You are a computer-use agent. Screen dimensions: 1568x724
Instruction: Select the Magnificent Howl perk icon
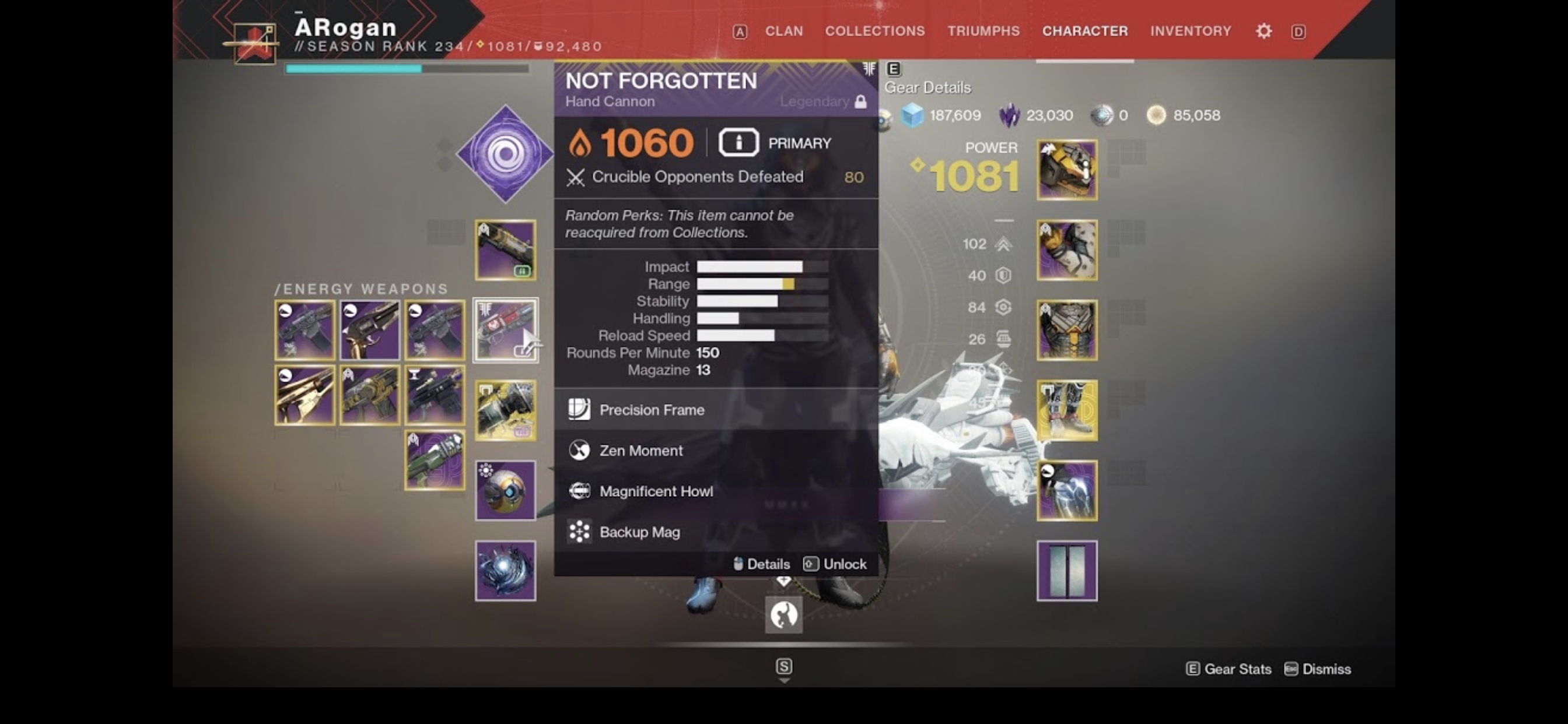pos(579,491)
